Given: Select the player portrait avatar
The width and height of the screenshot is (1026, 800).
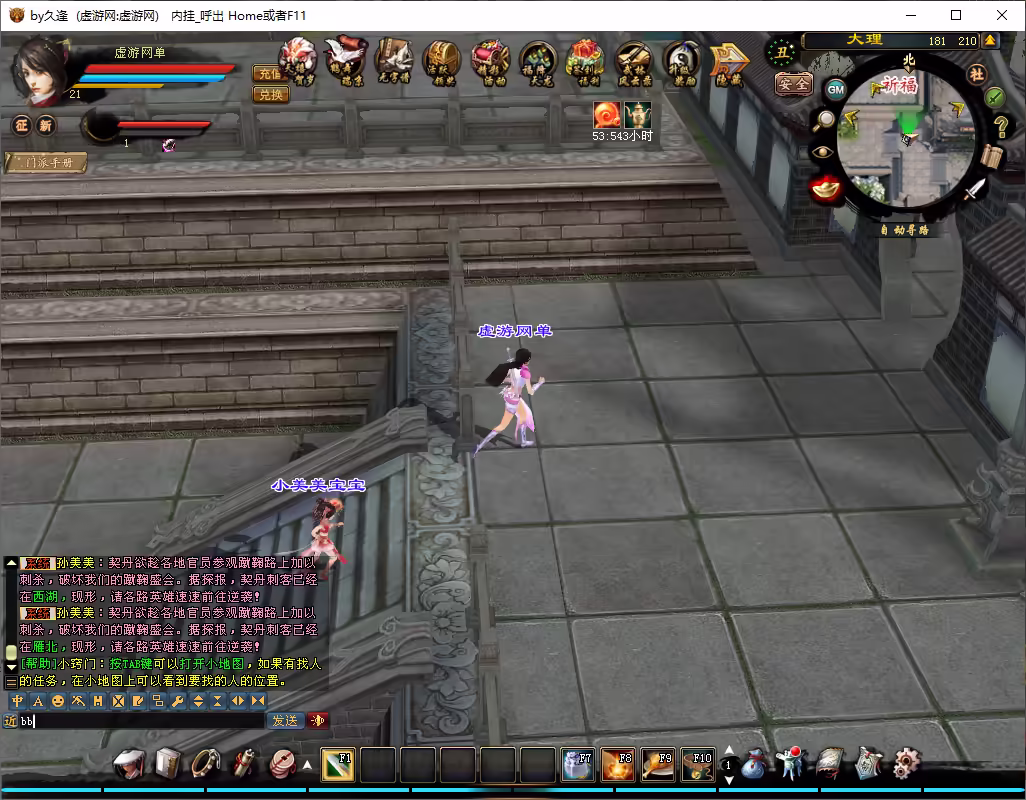Looking at the screenshot, I should pos(40,70).
